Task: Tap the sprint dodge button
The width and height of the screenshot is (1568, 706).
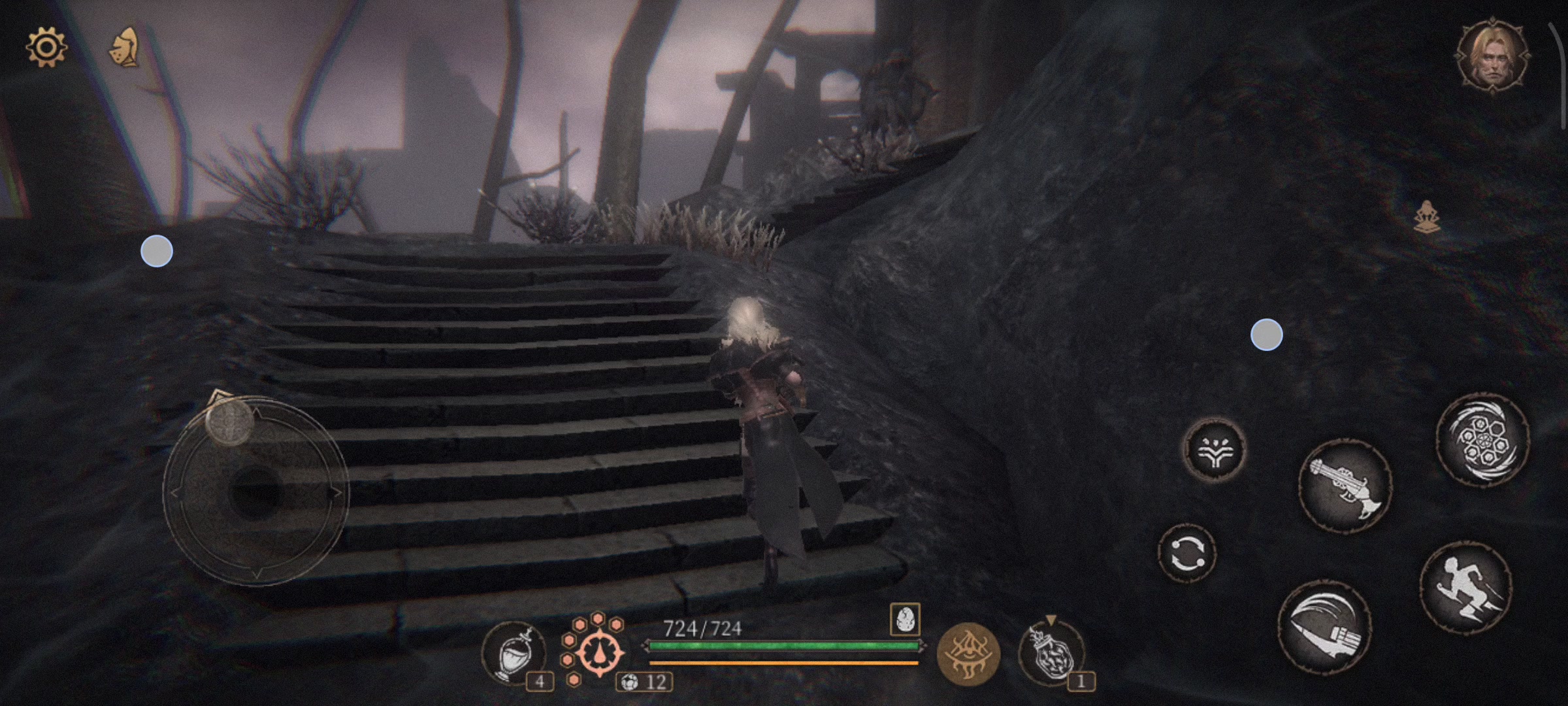Action: click(x=1465, y=587)
